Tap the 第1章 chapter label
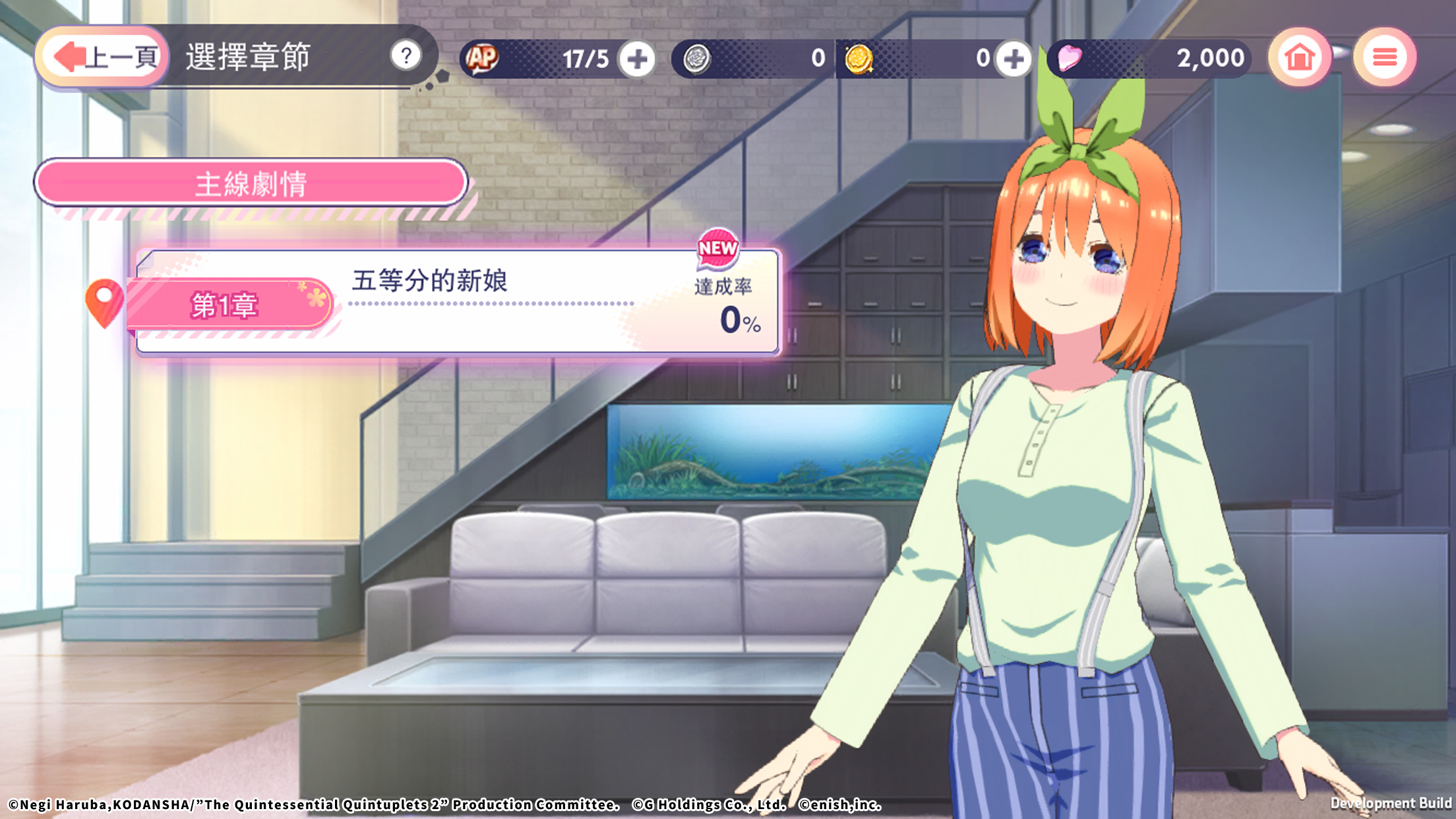1456x819 pixels. coord(224,307)
